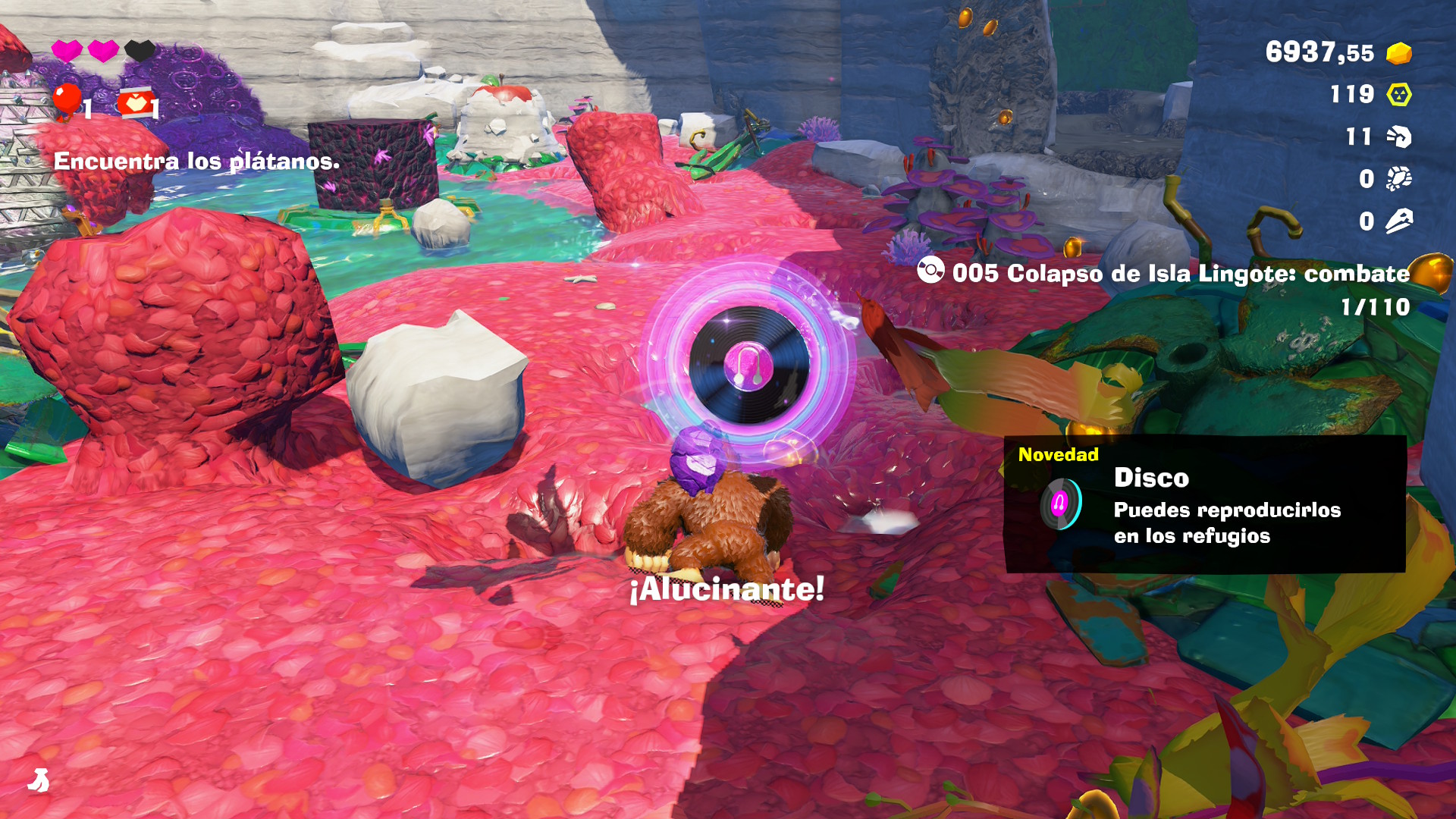Viewport: 1456px width, 819px height.
Task: Click the white silhouette icon in the corner
Action: tap(39, 780)
